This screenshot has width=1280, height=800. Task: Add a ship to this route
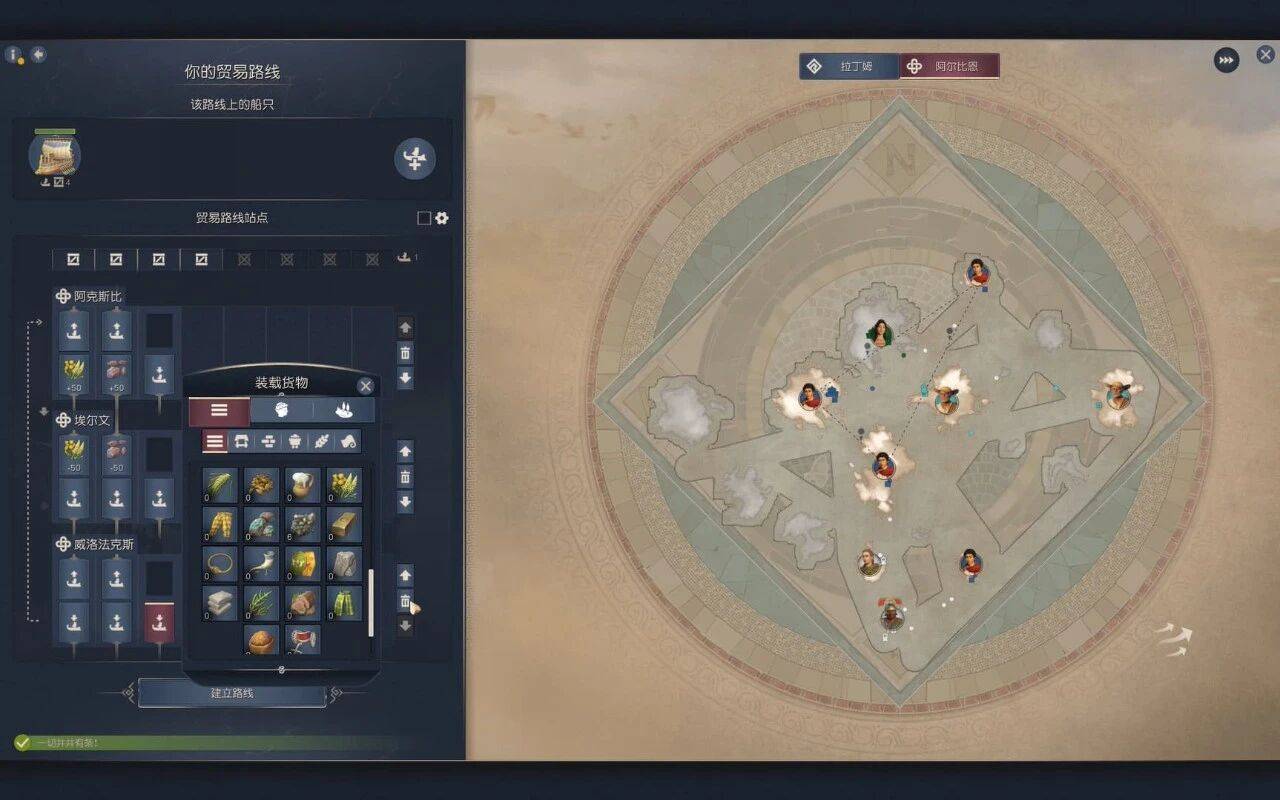[414, 159]
